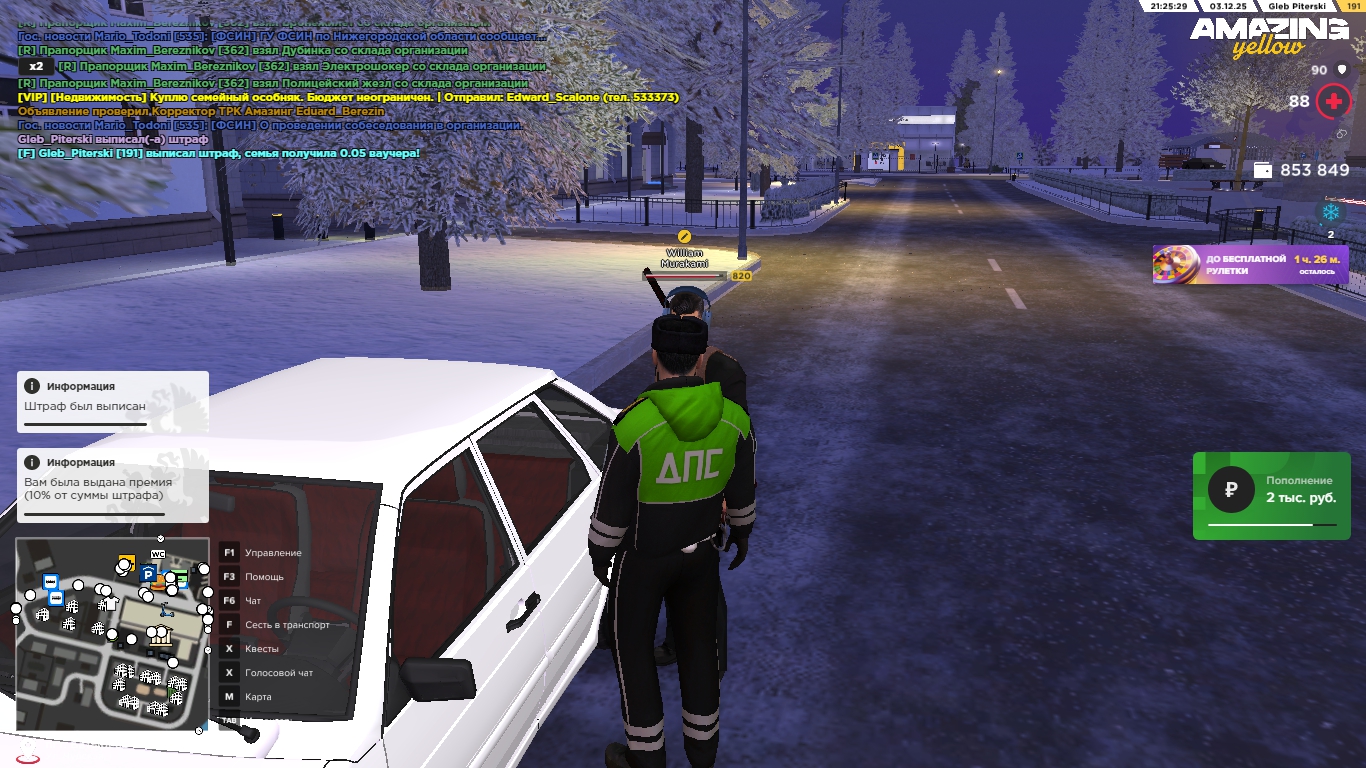
Task: Select the WC marker on the minimap
Action: [158, 554]
